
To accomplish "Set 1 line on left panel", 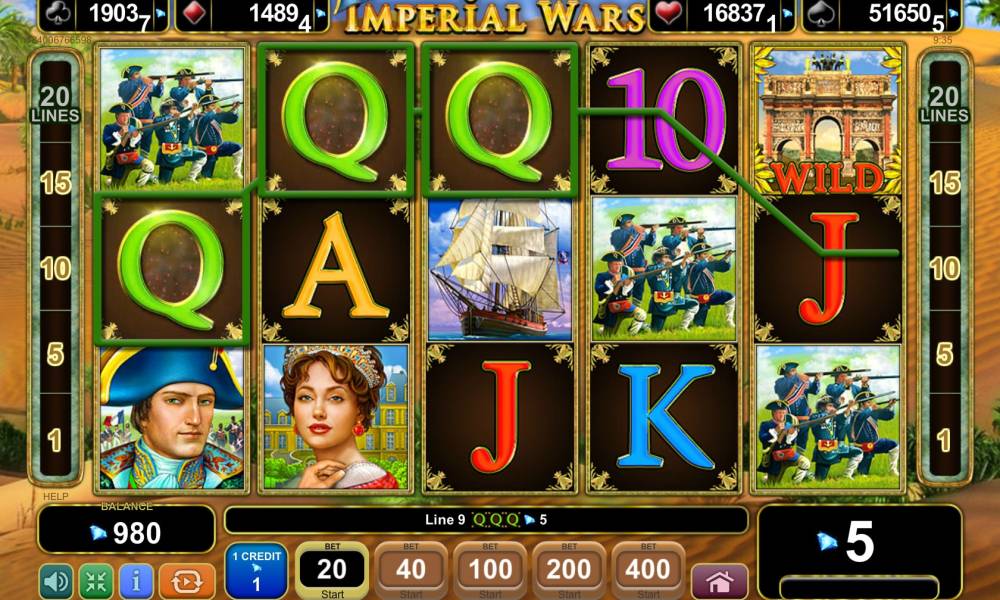I will [x=55, y=439].
